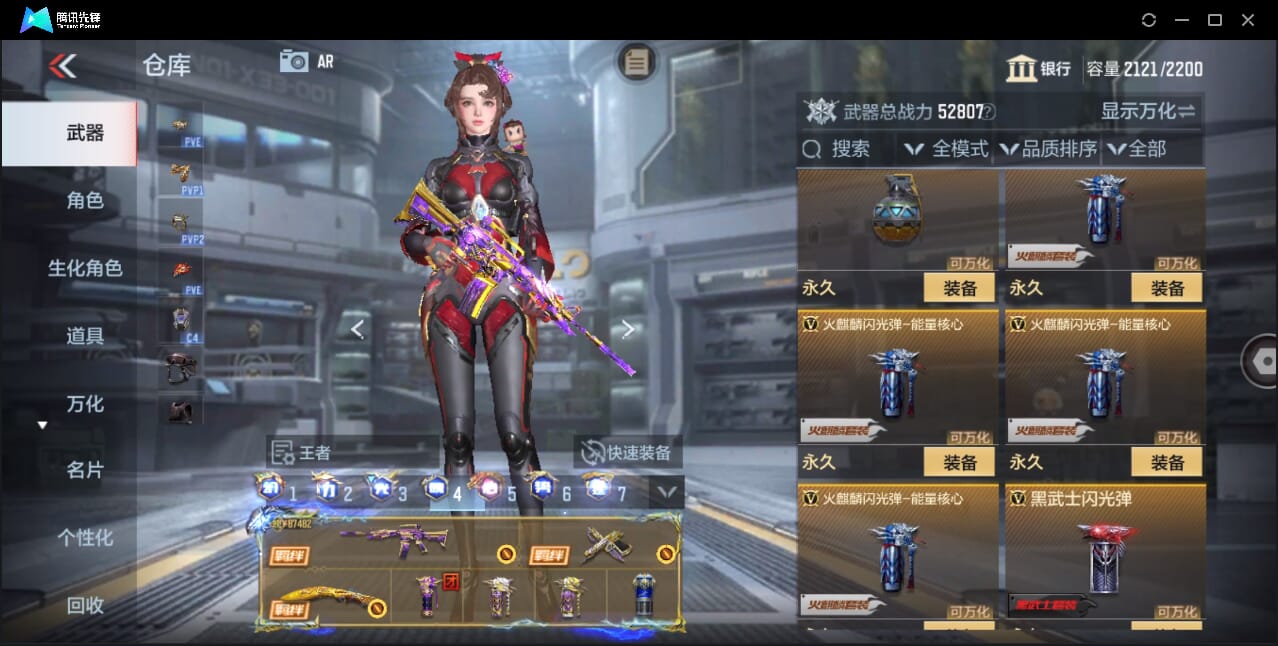The width and height of the screenshot is (1278, 646).
Task: Switch to the 回收 recycle tab
Action: tap(85, 605)
